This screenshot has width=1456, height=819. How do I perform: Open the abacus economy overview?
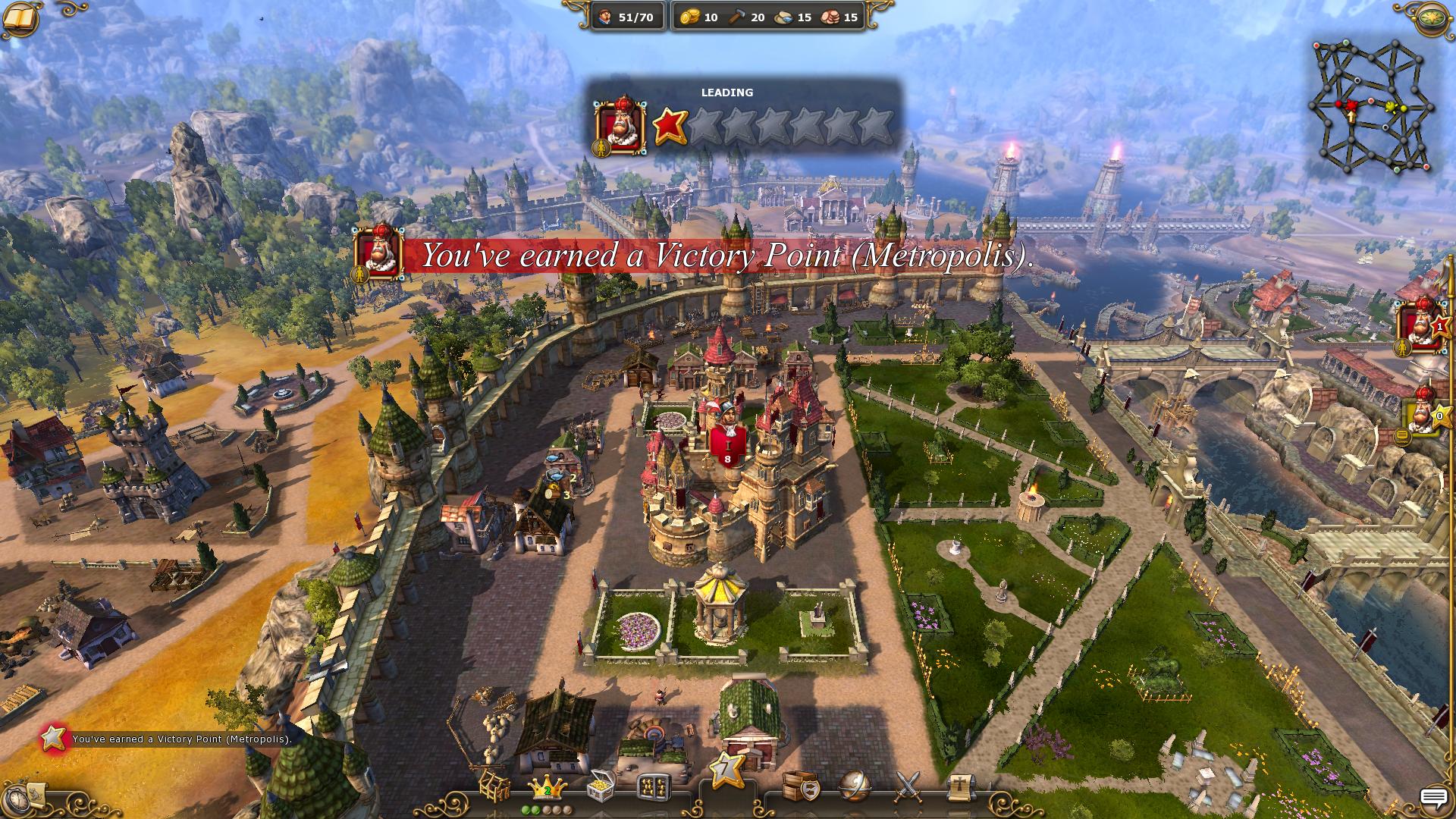(x=654, y=788)
